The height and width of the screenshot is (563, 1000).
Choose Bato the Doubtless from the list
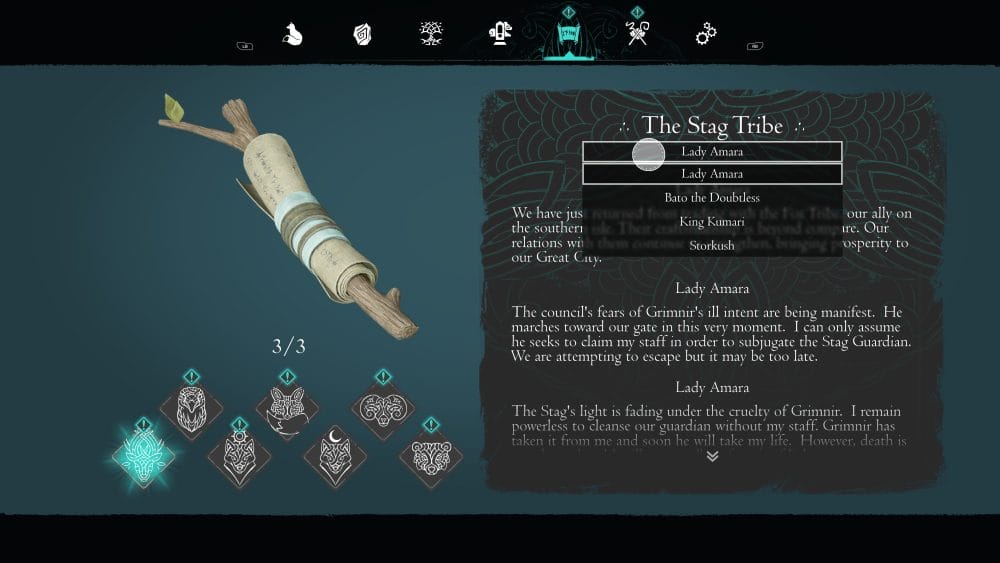pyautogui.click(x=712, y=198)
